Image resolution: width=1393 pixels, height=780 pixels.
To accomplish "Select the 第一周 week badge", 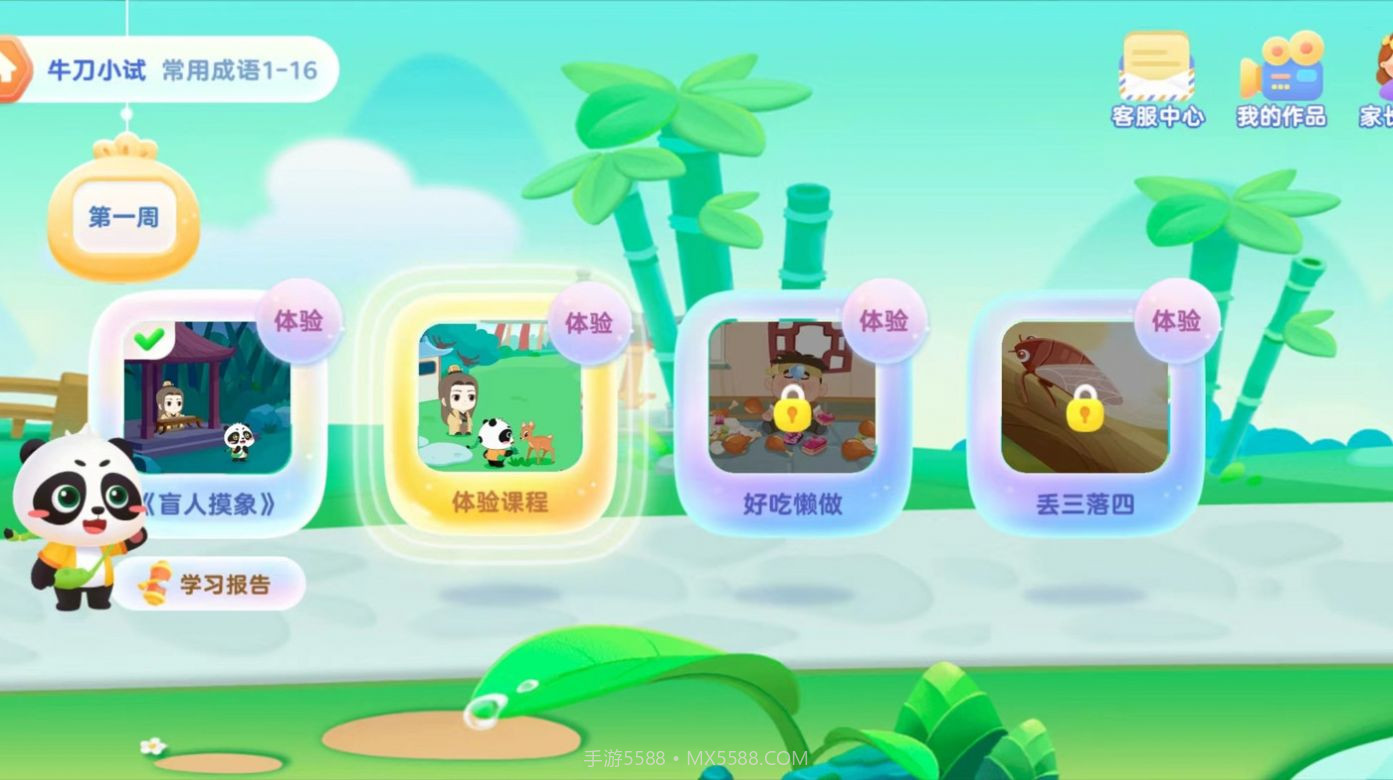I will (x=122, y=218).
